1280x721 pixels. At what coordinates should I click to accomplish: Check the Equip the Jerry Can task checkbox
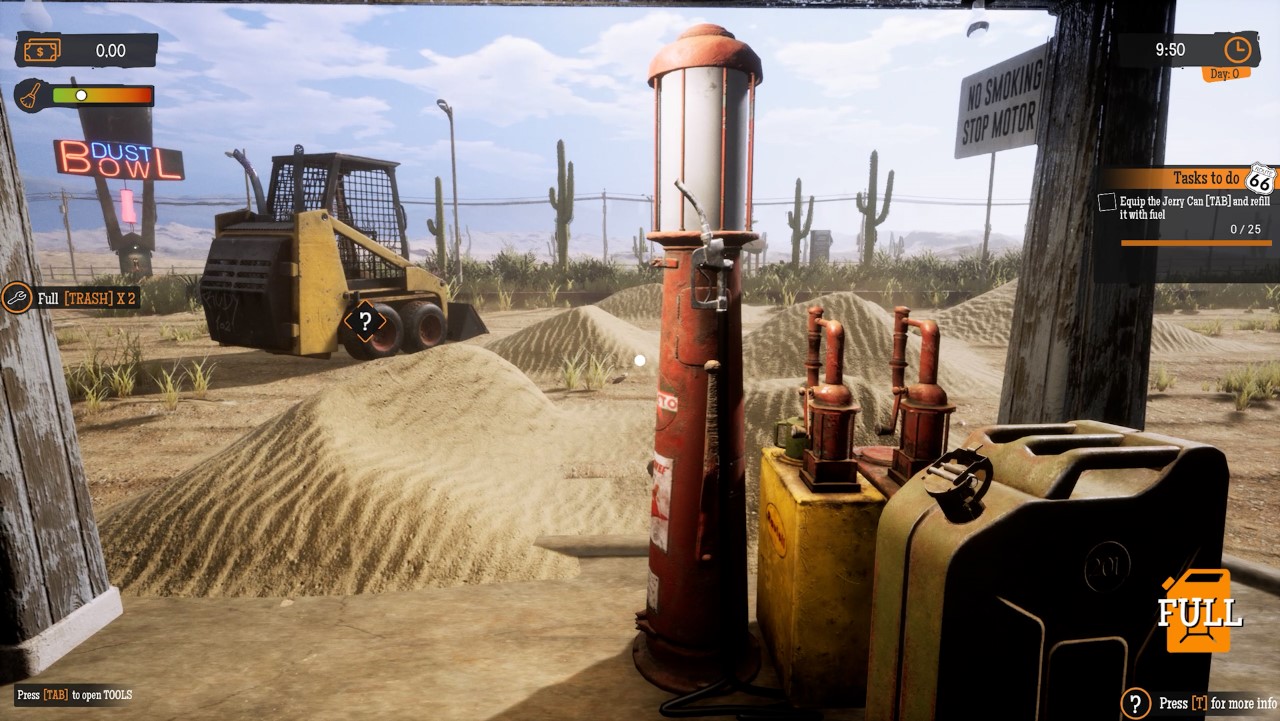pos(1105,202)
